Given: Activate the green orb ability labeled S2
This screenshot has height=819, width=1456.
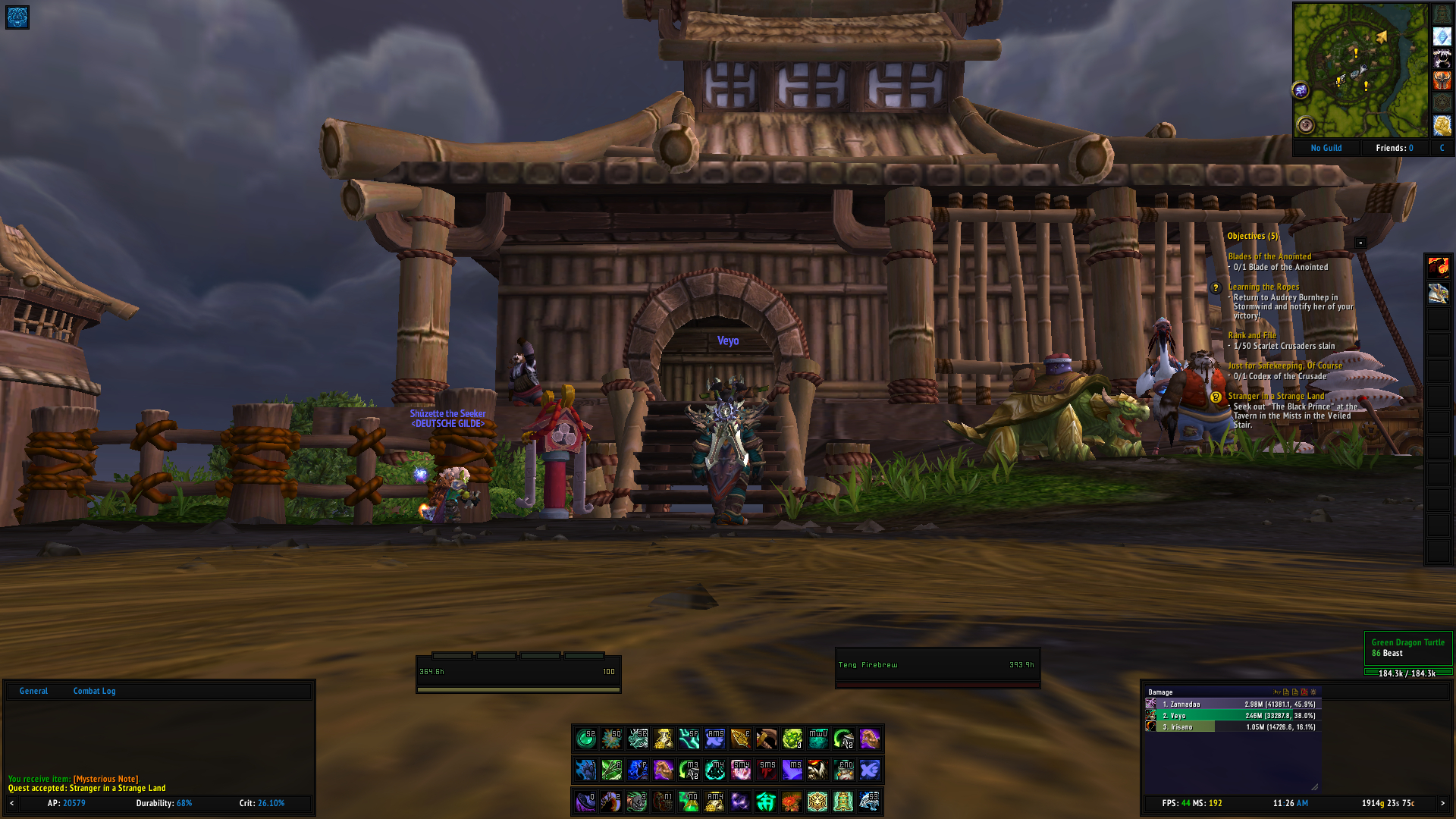Looking at the screenshot, I should click(585, 738).
